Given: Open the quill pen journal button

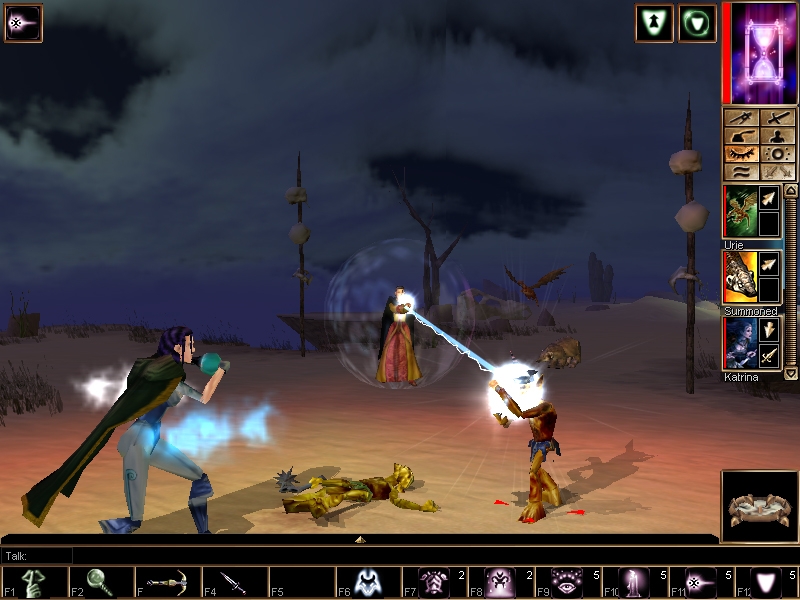Looking at the screenshot, I should point(741,136).
